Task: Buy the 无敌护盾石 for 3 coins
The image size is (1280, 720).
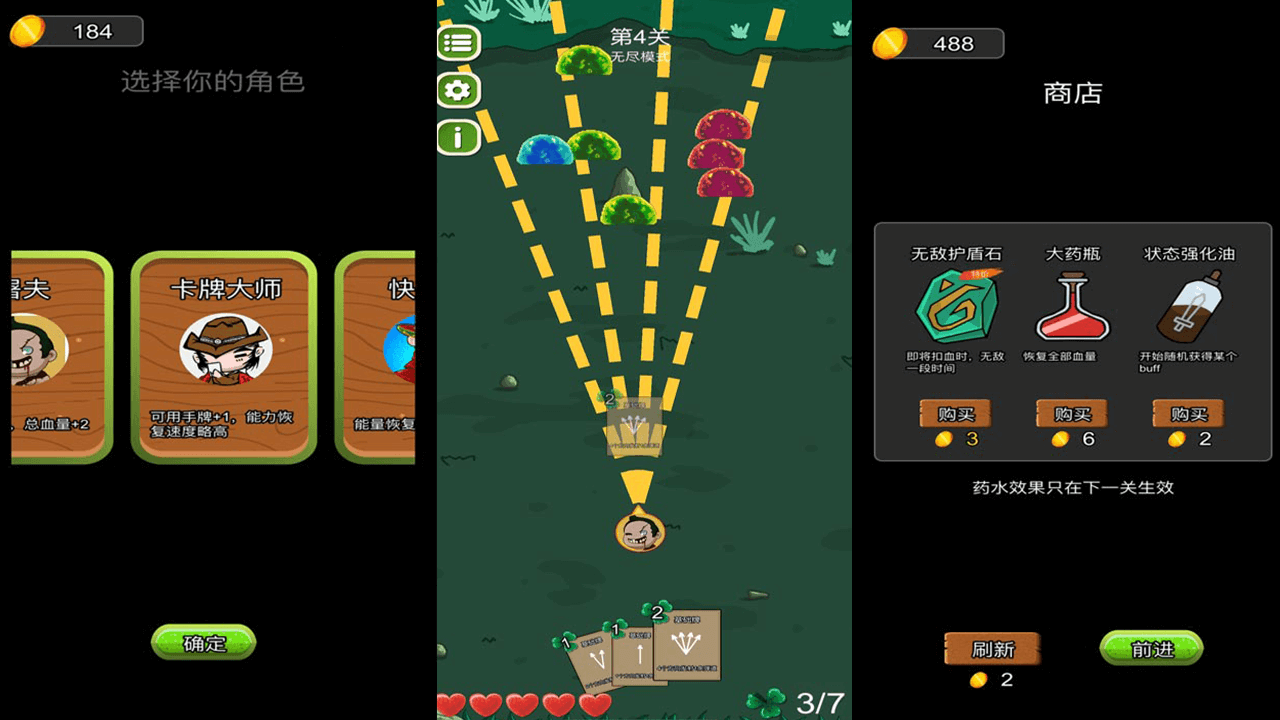Action: pyautogui.click(x=955, y=414)
